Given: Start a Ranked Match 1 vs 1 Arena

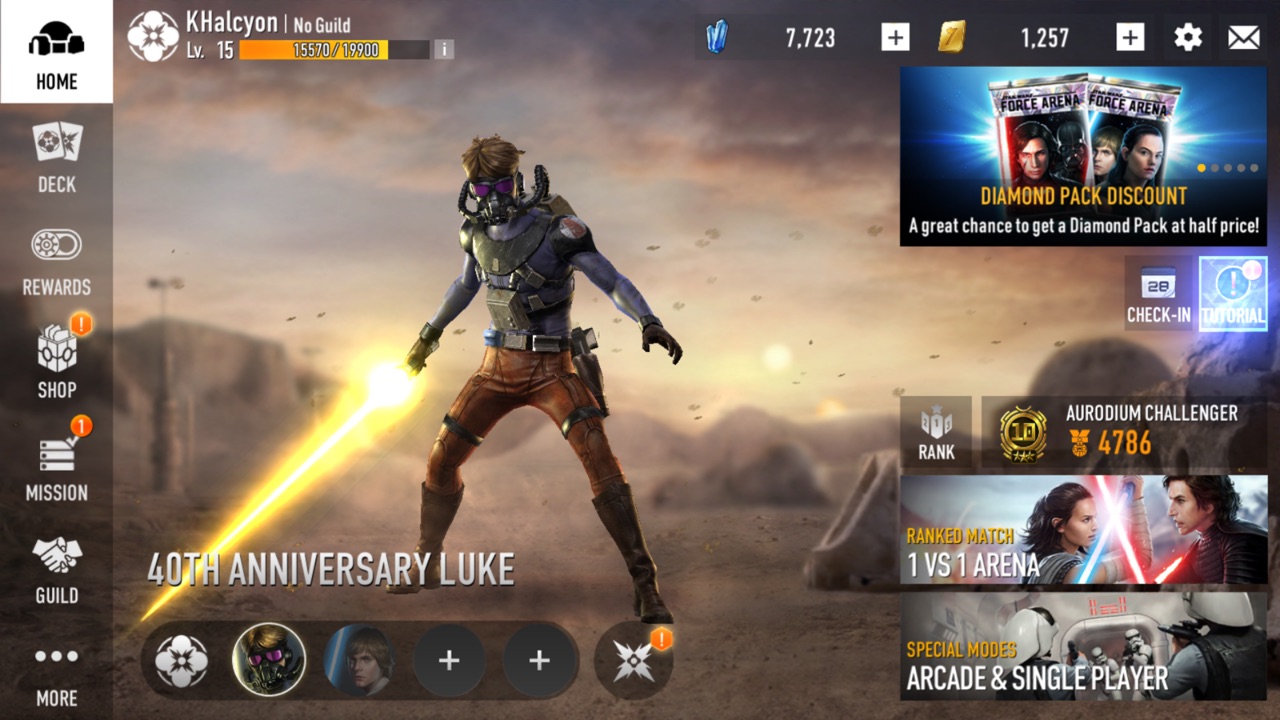Looking at the screenshot, I should click(1083, 530).
